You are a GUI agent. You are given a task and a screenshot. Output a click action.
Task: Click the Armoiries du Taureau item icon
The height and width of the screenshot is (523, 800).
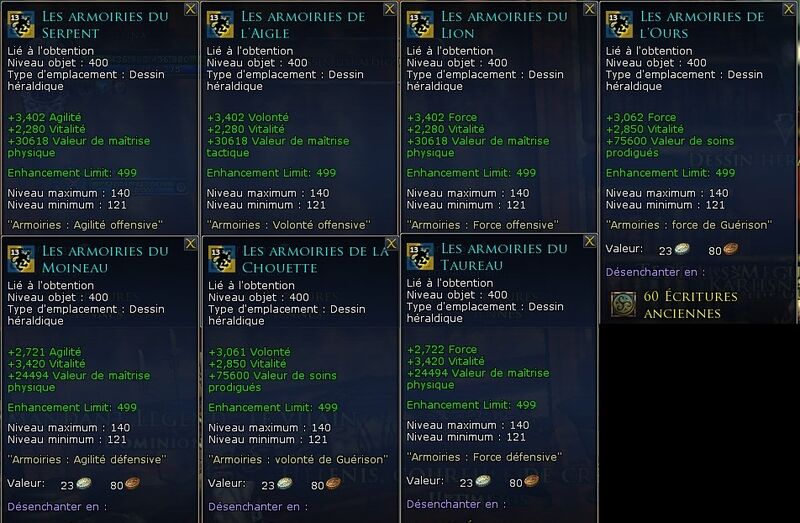420,256
